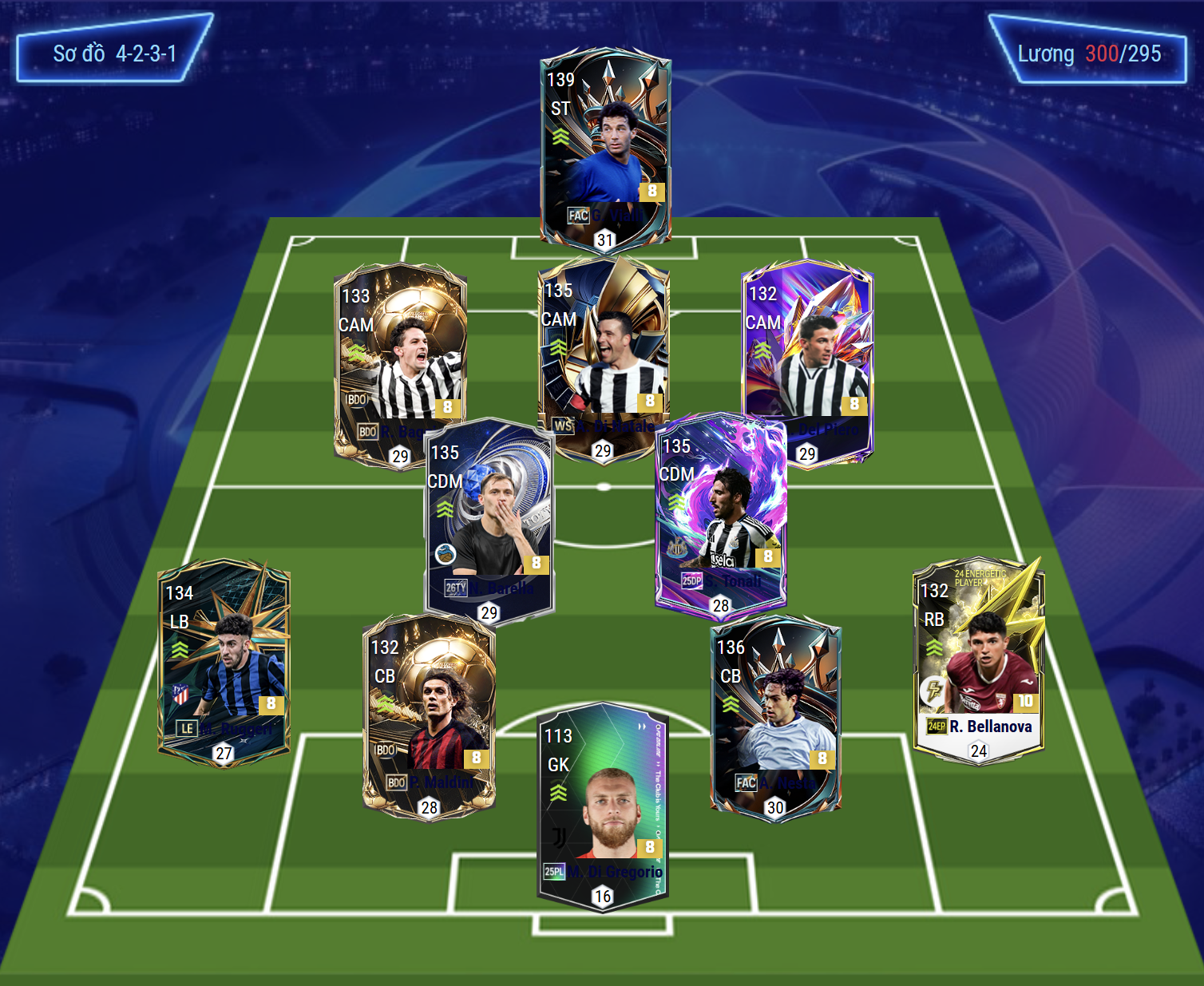Select the ST Vialli striker card
Image resolution: width=1204 pixels, height=986 pixels.
(x=605, y=148)
